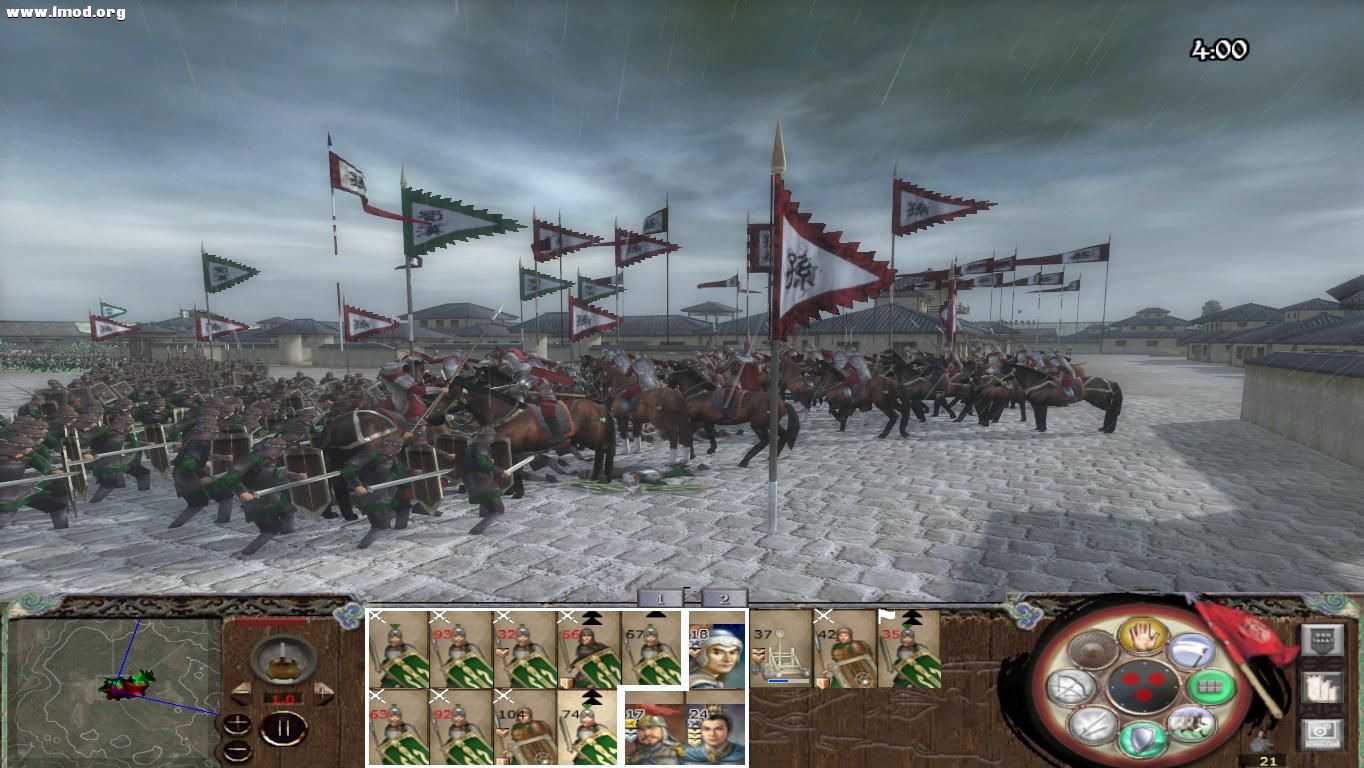
Task: Issue halt order with the hand icon
Action: point(1143,634)
